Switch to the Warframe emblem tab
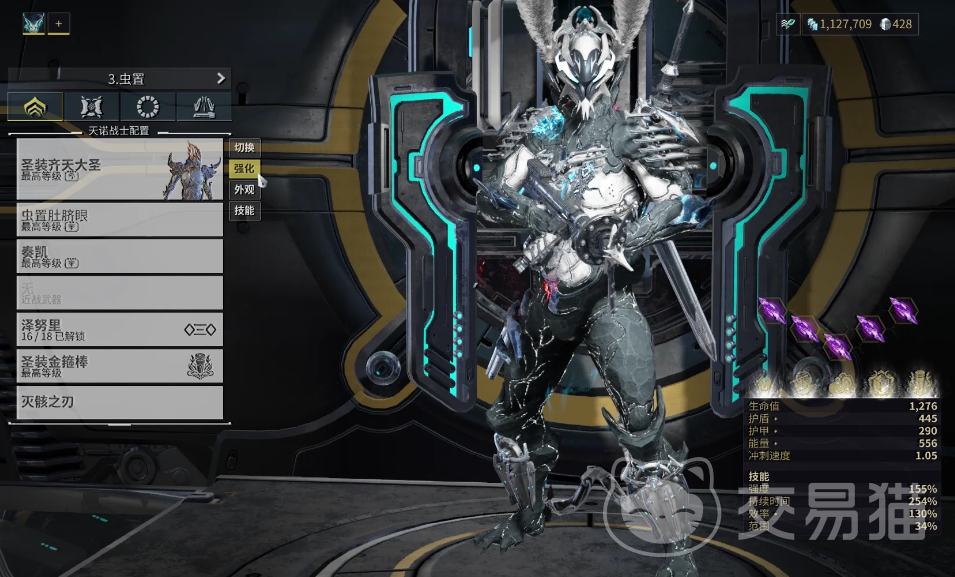Screen dimensions: 955x577 35,107
